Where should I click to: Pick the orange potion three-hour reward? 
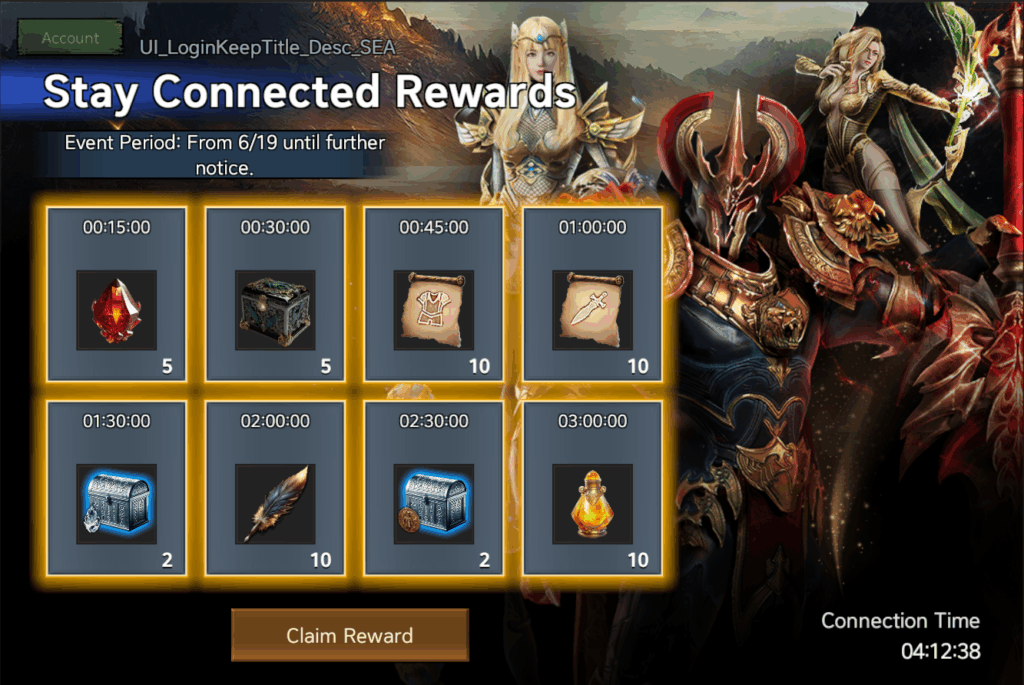[x=593, y=503]
